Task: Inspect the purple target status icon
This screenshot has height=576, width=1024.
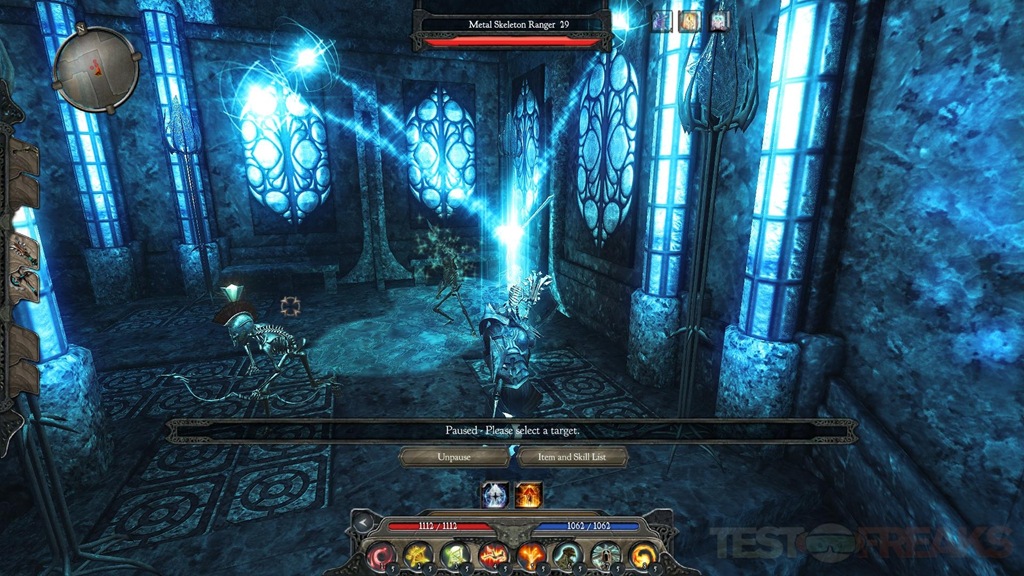Action: pos(661,20)
